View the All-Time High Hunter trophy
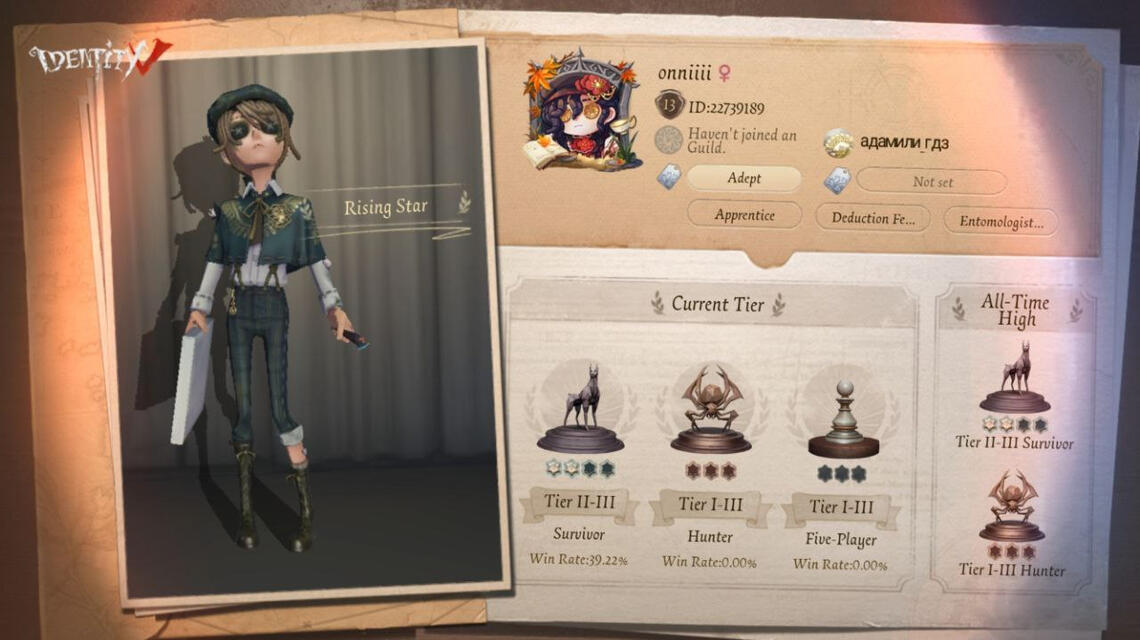This screenshot has width=1140, height=640. (1011, 507)
